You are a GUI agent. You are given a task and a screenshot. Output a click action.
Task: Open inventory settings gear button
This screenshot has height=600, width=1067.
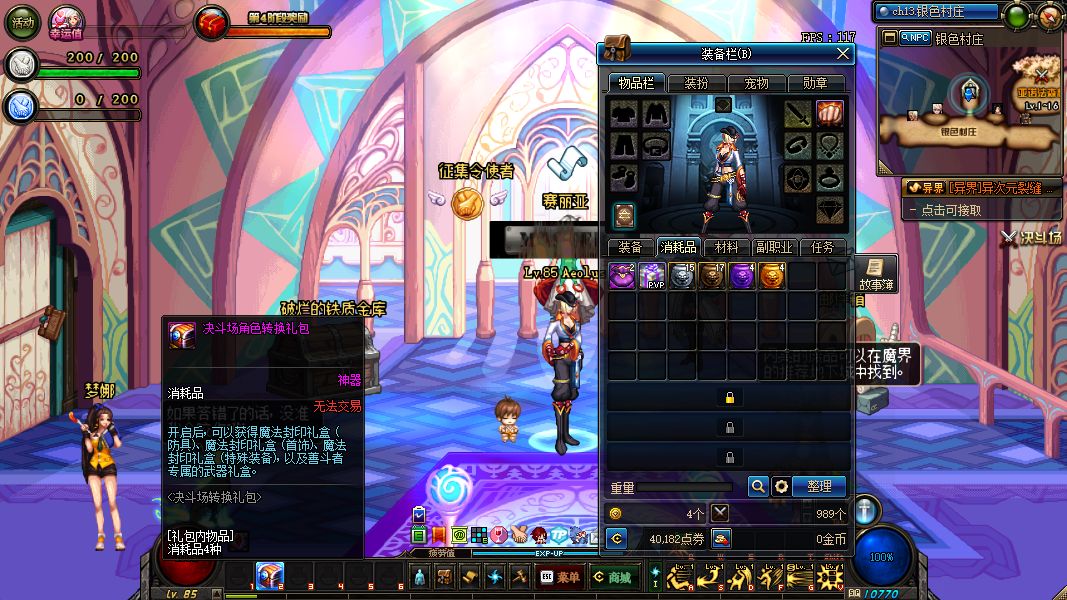pos(781,486)
